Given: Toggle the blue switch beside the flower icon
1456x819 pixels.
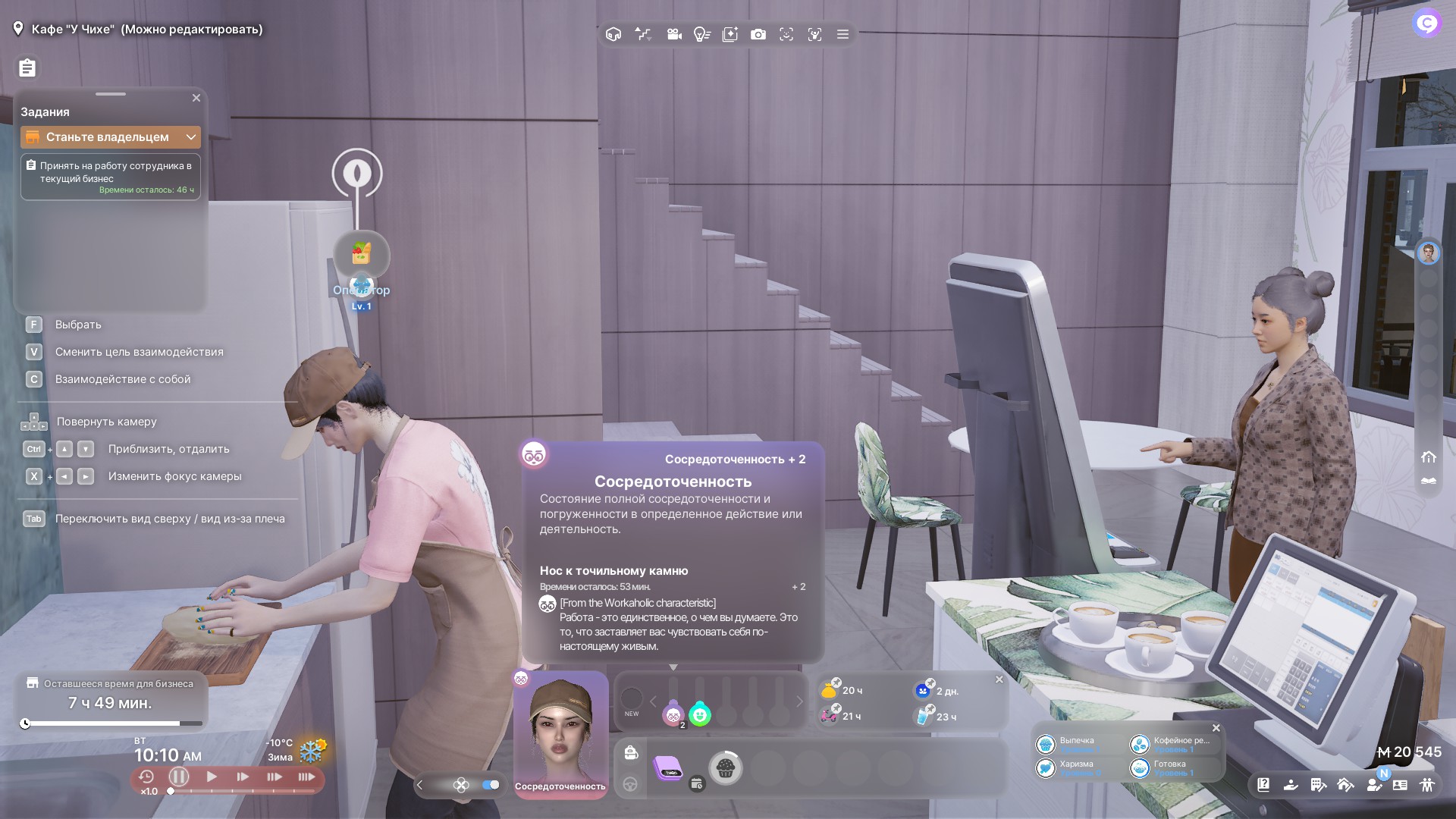Looking at the screenshot, I should tap(491, 785).
